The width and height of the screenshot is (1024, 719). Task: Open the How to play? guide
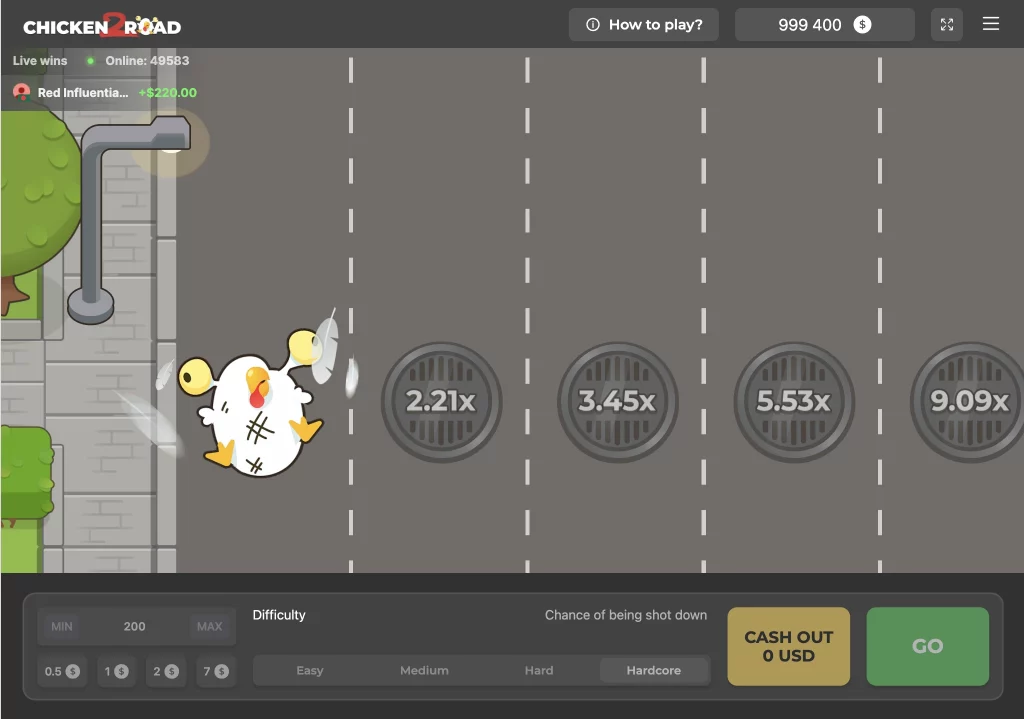(644, 25)
